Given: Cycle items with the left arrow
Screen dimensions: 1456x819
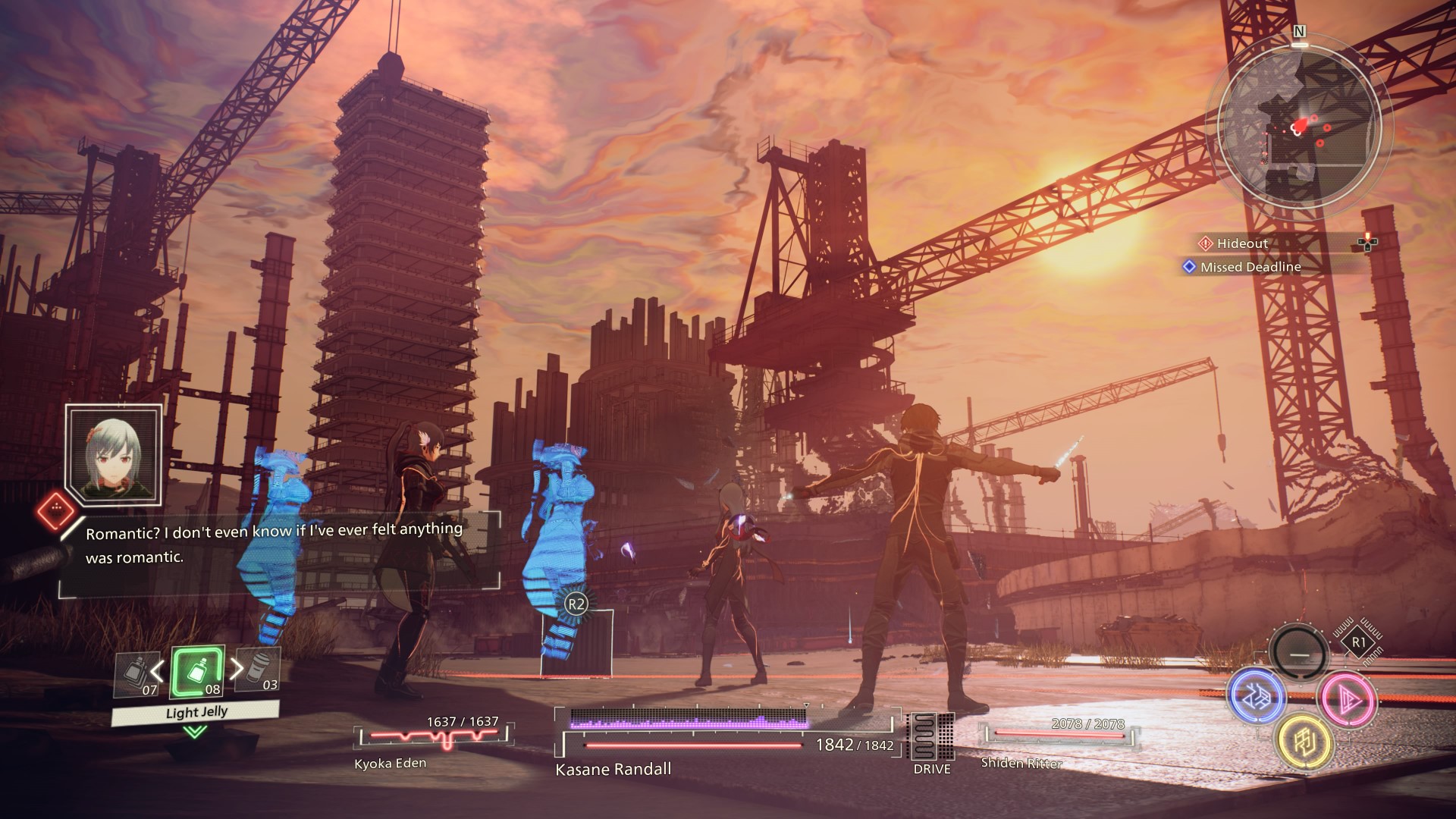Looking at the screenshot, I should coord(157,670).
